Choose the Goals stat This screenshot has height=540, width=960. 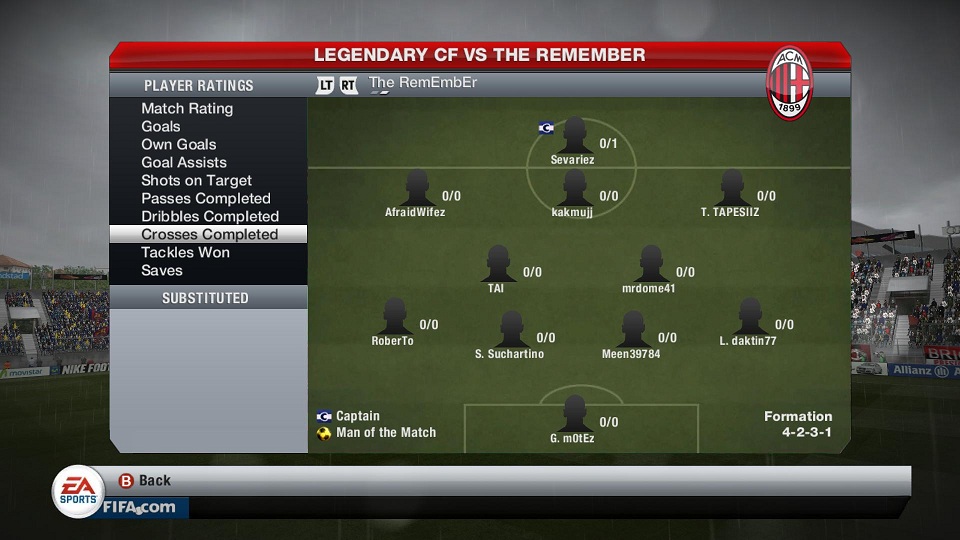coord(161,127)
